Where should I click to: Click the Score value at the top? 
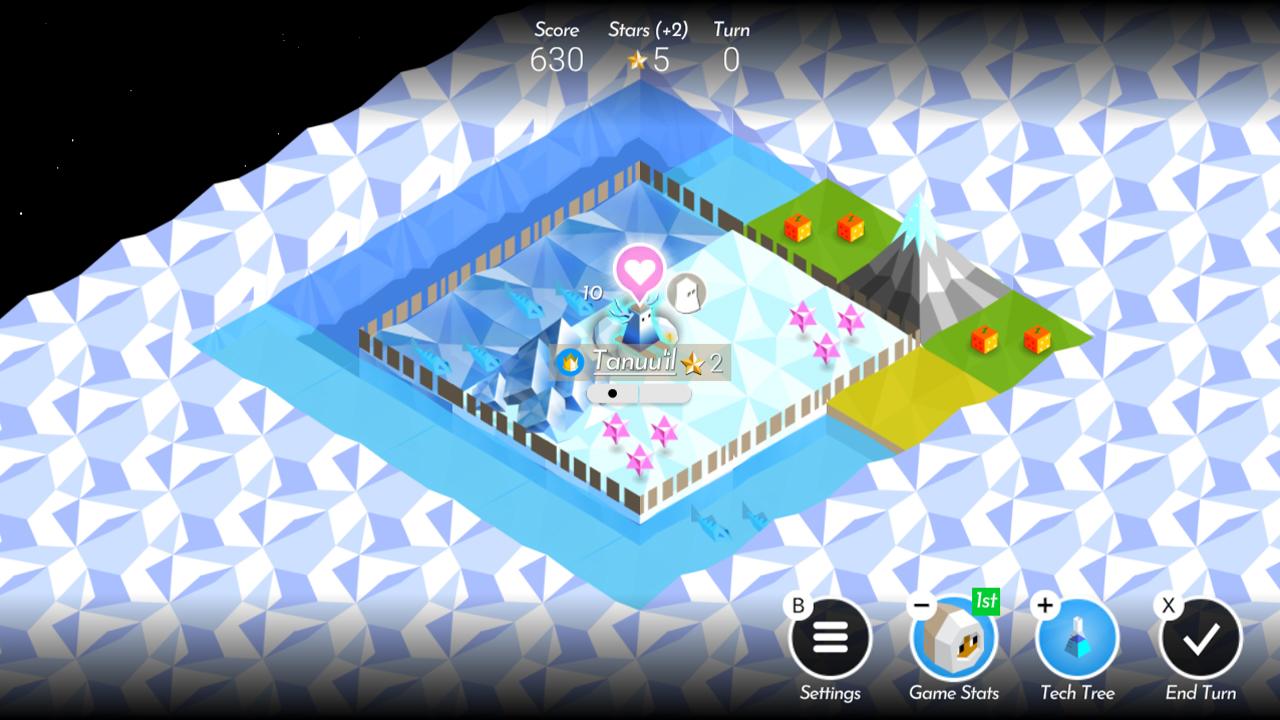click(557, 60)
